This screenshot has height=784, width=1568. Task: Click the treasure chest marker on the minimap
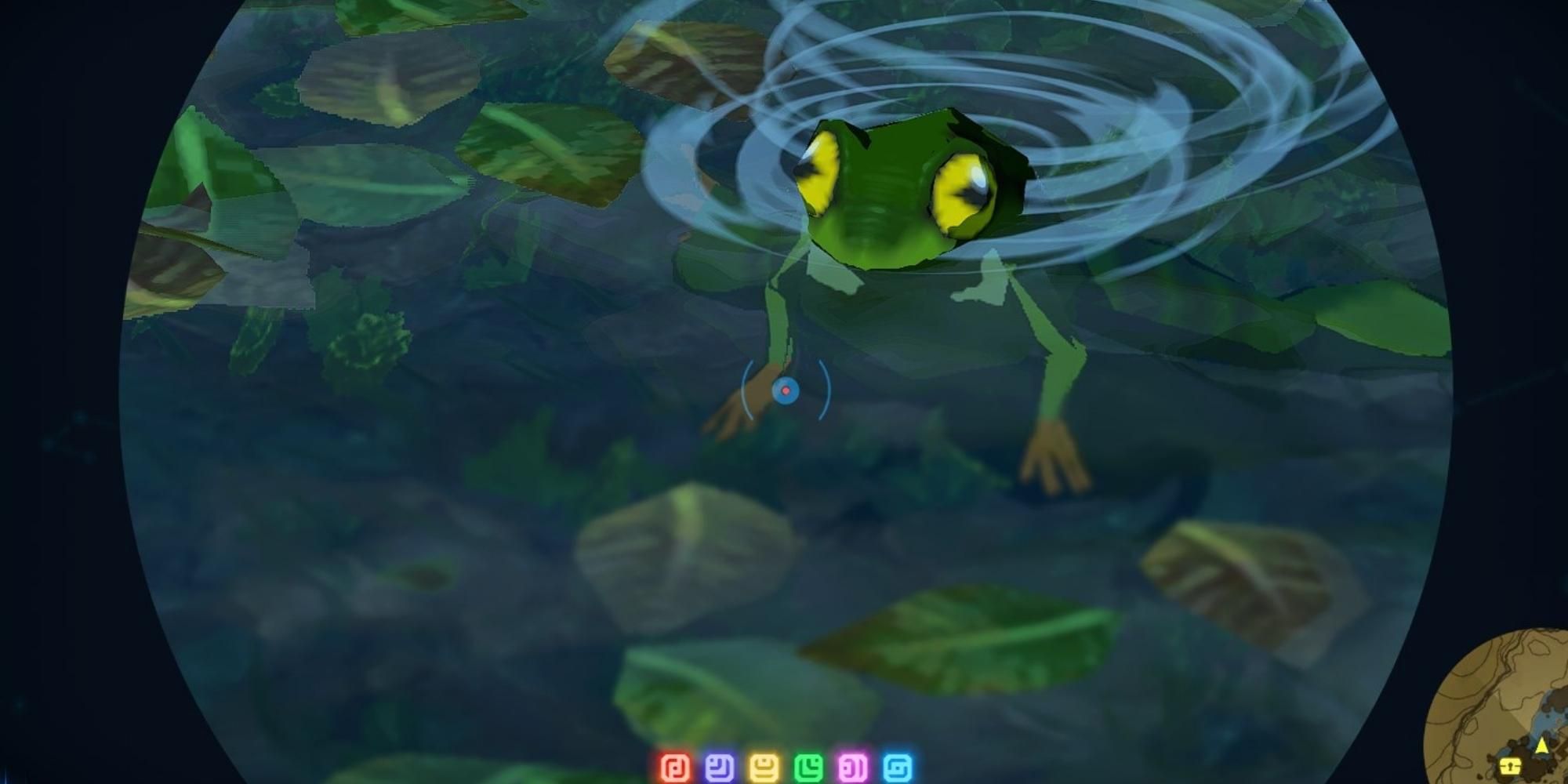(x=1510, y=765)
